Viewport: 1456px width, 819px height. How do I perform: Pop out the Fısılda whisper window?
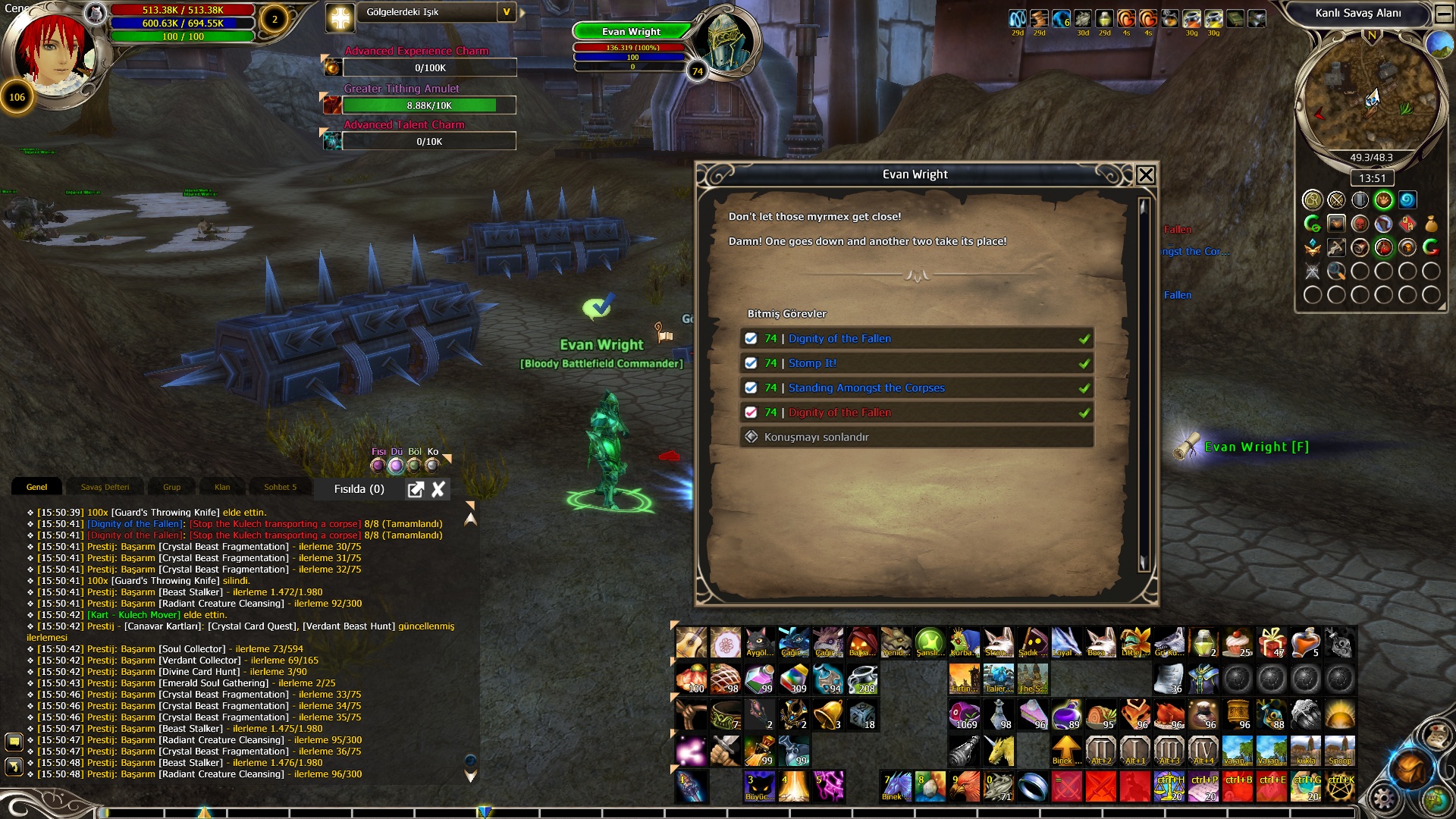(416, 490)
